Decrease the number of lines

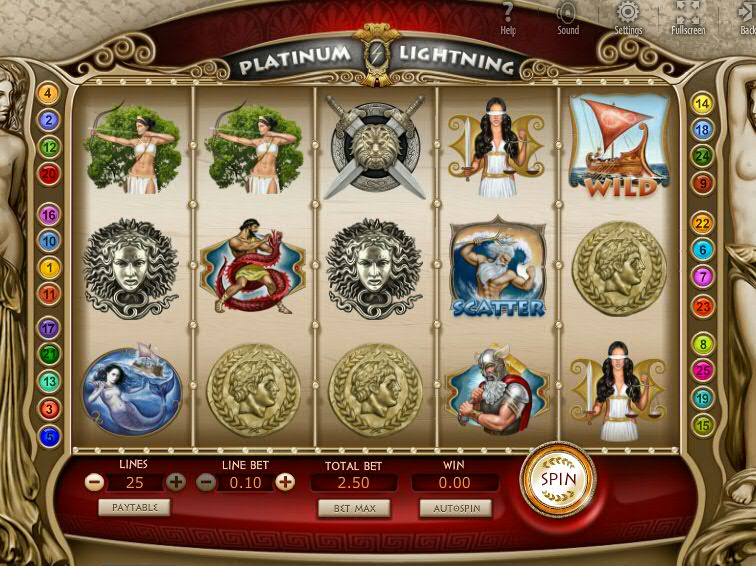coord(95,482)
